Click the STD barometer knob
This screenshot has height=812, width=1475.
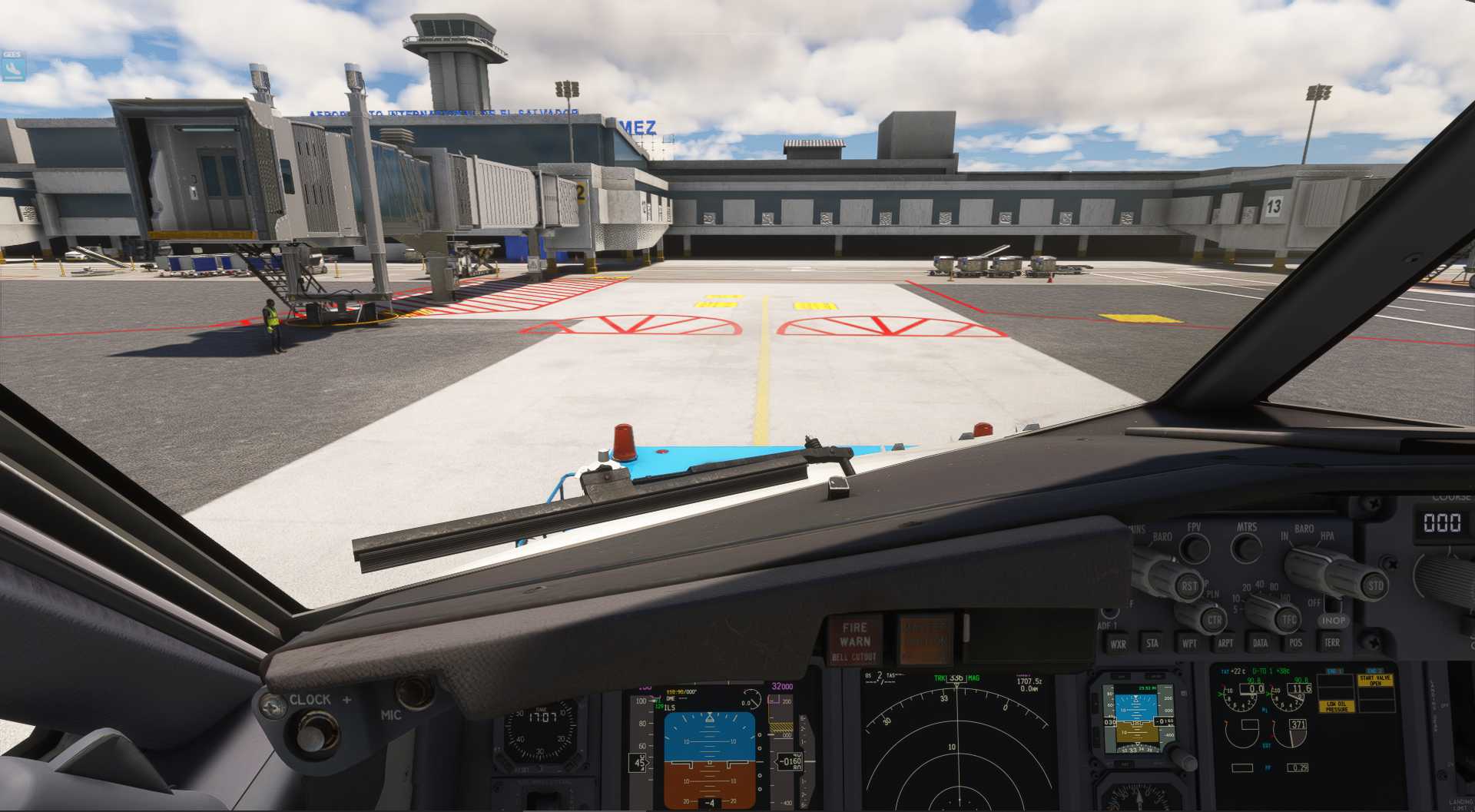(1374, 585)
